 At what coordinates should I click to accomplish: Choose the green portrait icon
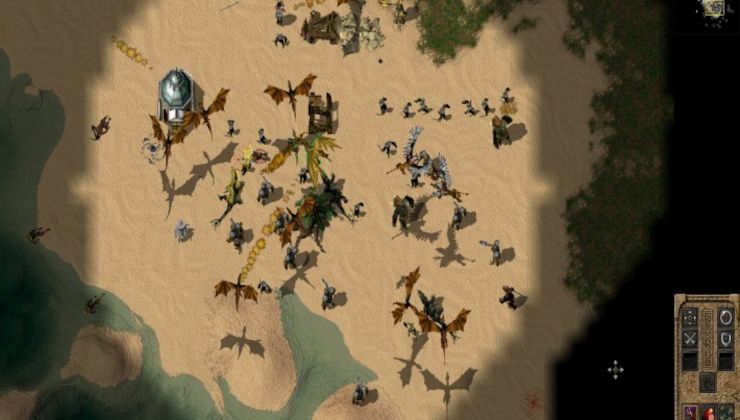[726, 412]
